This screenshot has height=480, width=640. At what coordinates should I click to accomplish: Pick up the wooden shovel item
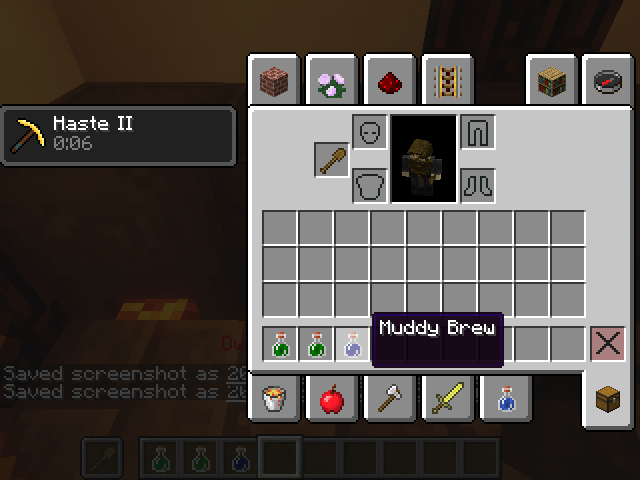pos(332,160)
